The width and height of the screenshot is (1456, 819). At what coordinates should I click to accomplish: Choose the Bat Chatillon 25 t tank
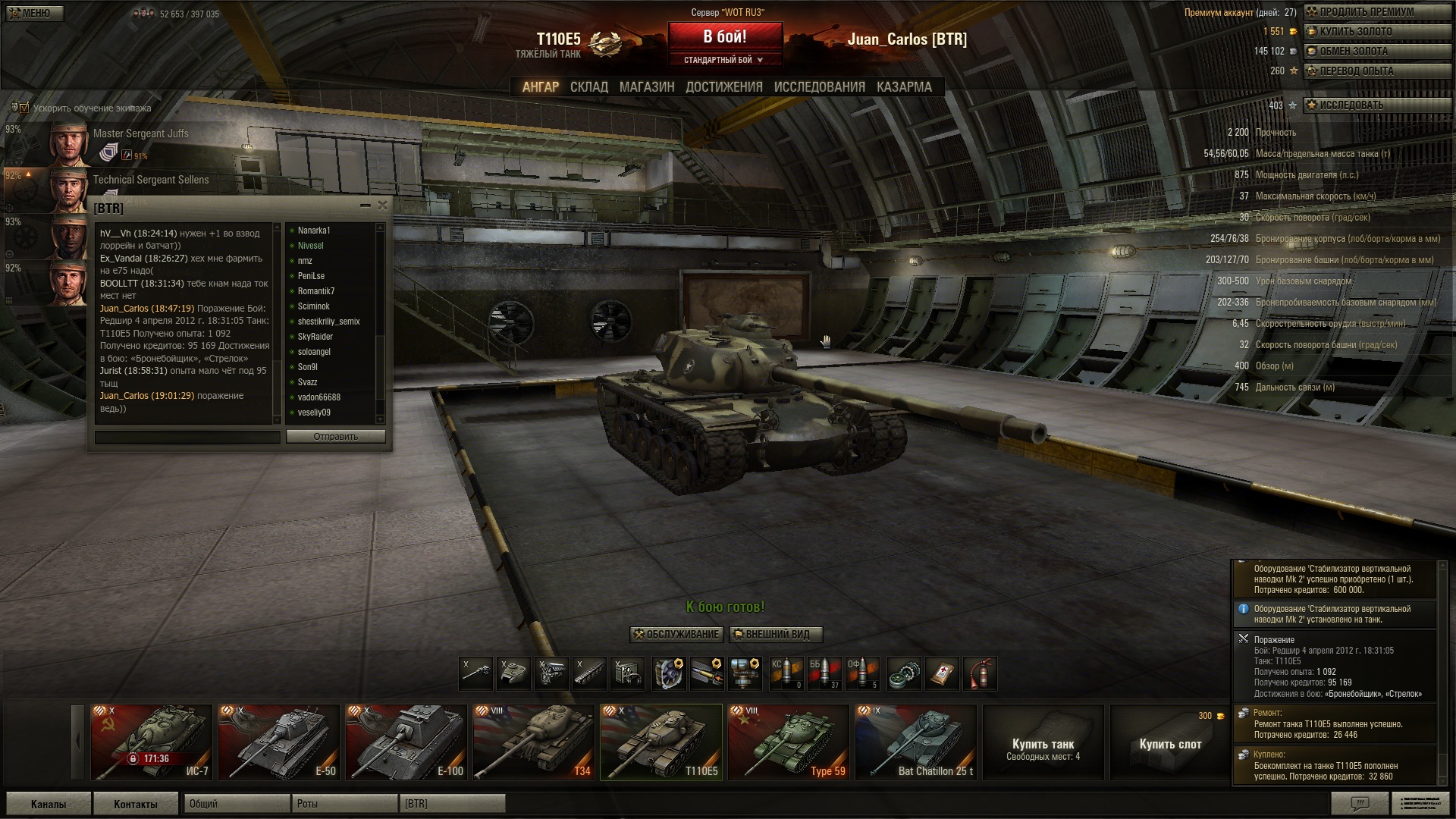coord(915,742)
